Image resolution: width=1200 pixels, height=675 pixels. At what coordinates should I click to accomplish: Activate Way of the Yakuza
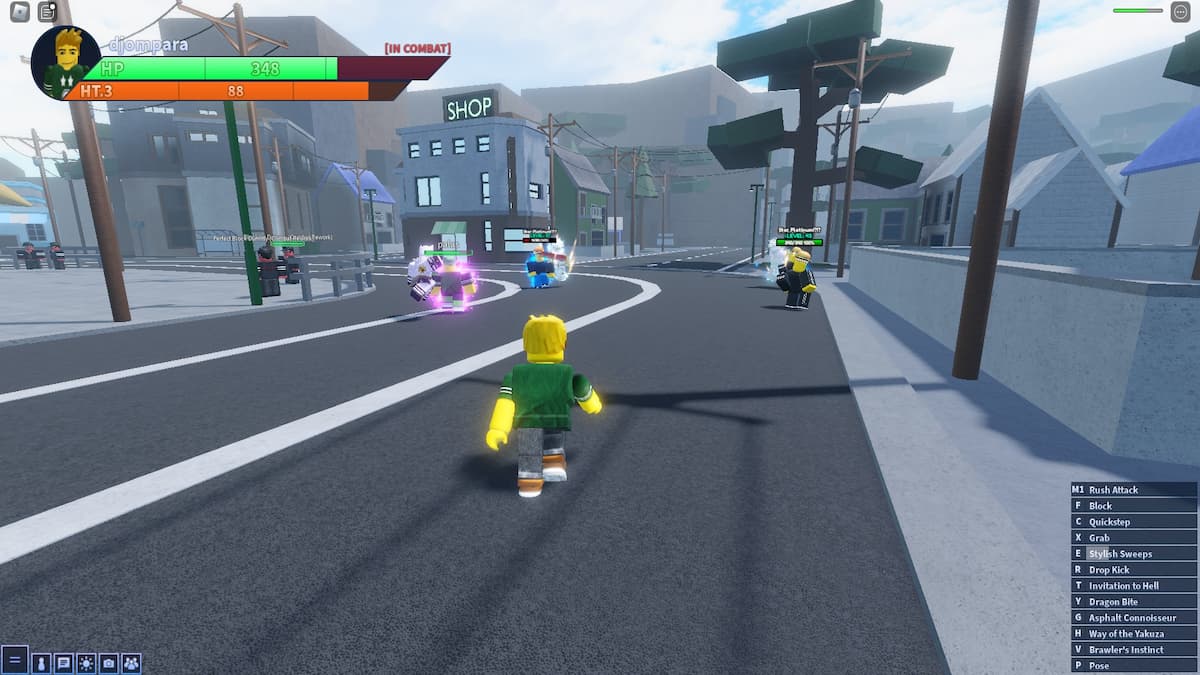[x=1134, y=634]
